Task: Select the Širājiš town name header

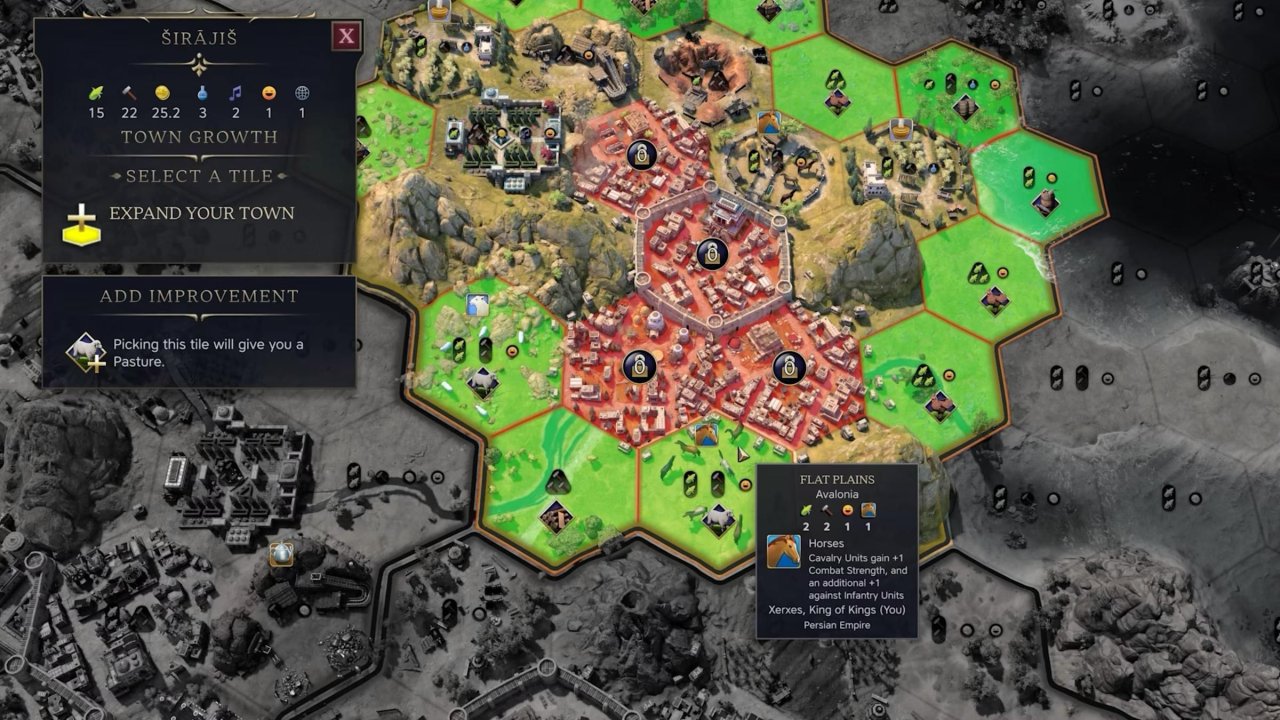Action: (x=196, y=37)
